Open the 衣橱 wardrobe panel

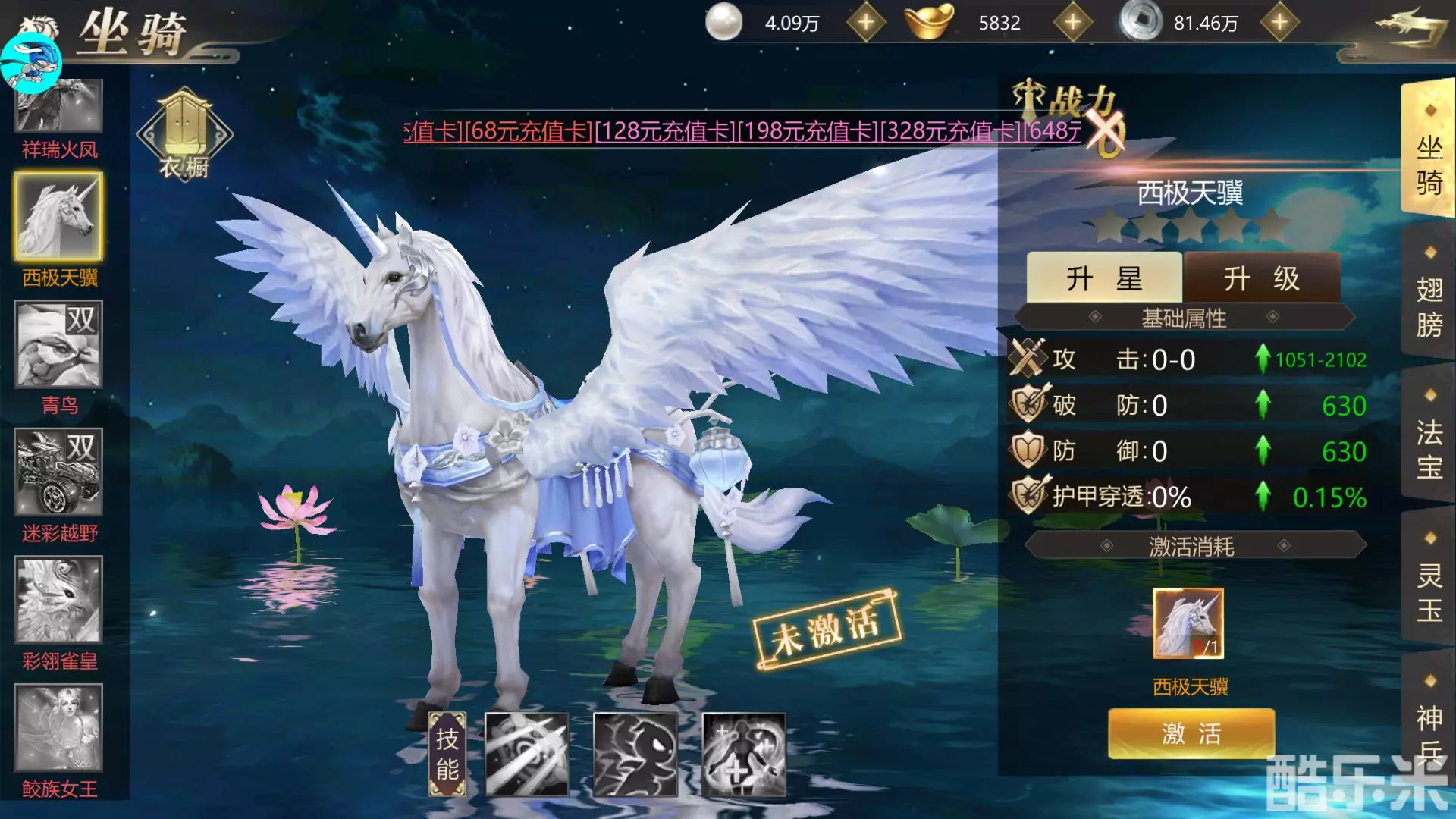tap(184, 133)
